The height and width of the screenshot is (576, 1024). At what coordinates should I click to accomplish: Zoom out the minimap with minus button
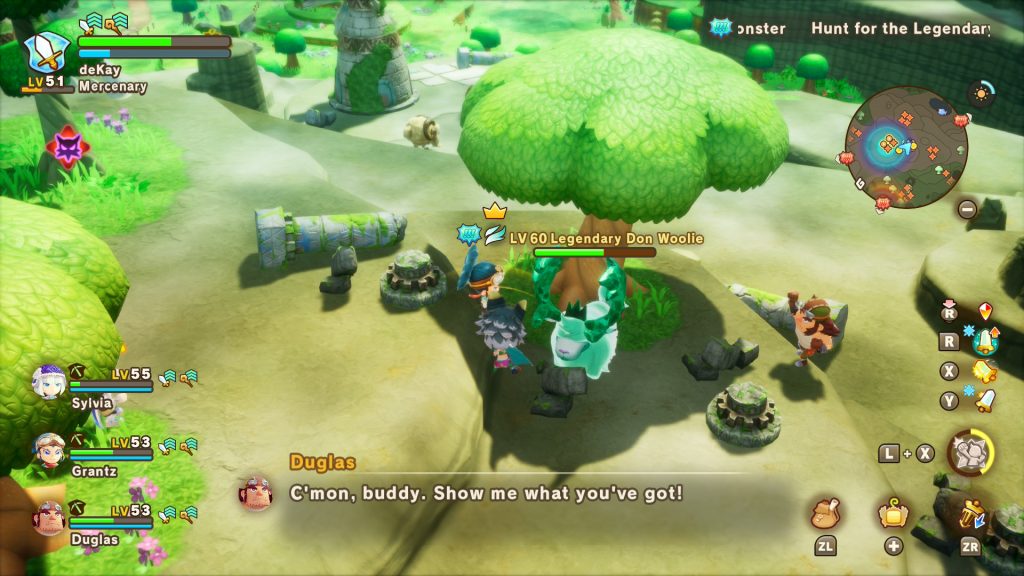[x=967, y=209]
